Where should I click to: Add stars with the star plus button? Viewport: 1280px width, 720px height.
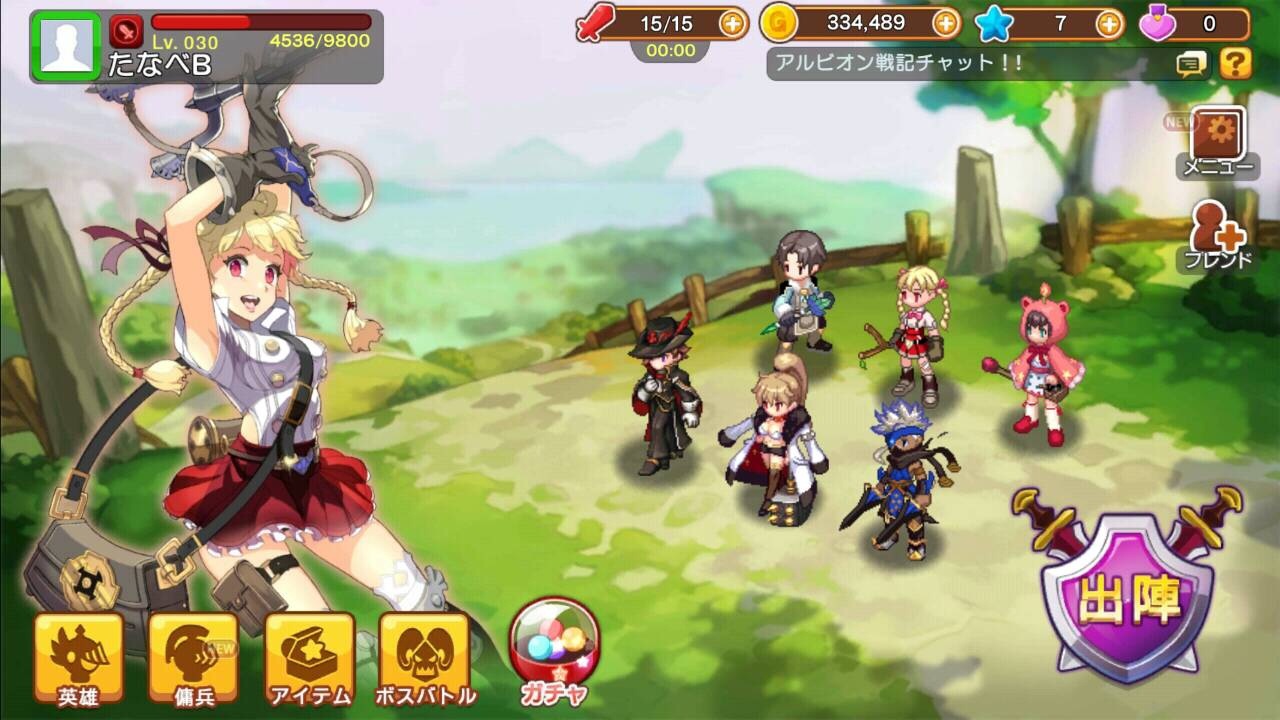point(1109,23)
